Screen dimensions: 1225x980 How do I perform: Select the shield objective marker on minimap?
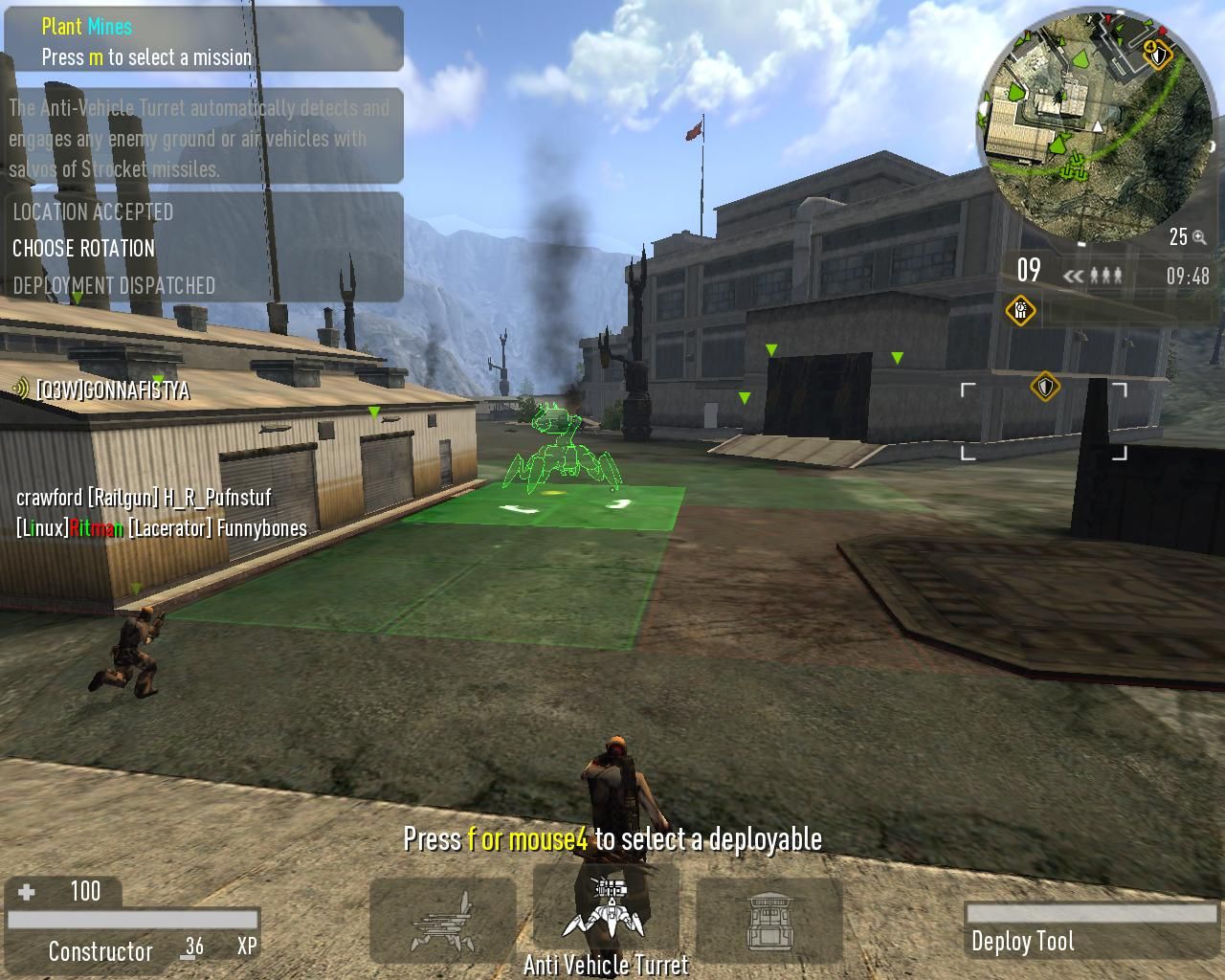[x=1158, y=55]
